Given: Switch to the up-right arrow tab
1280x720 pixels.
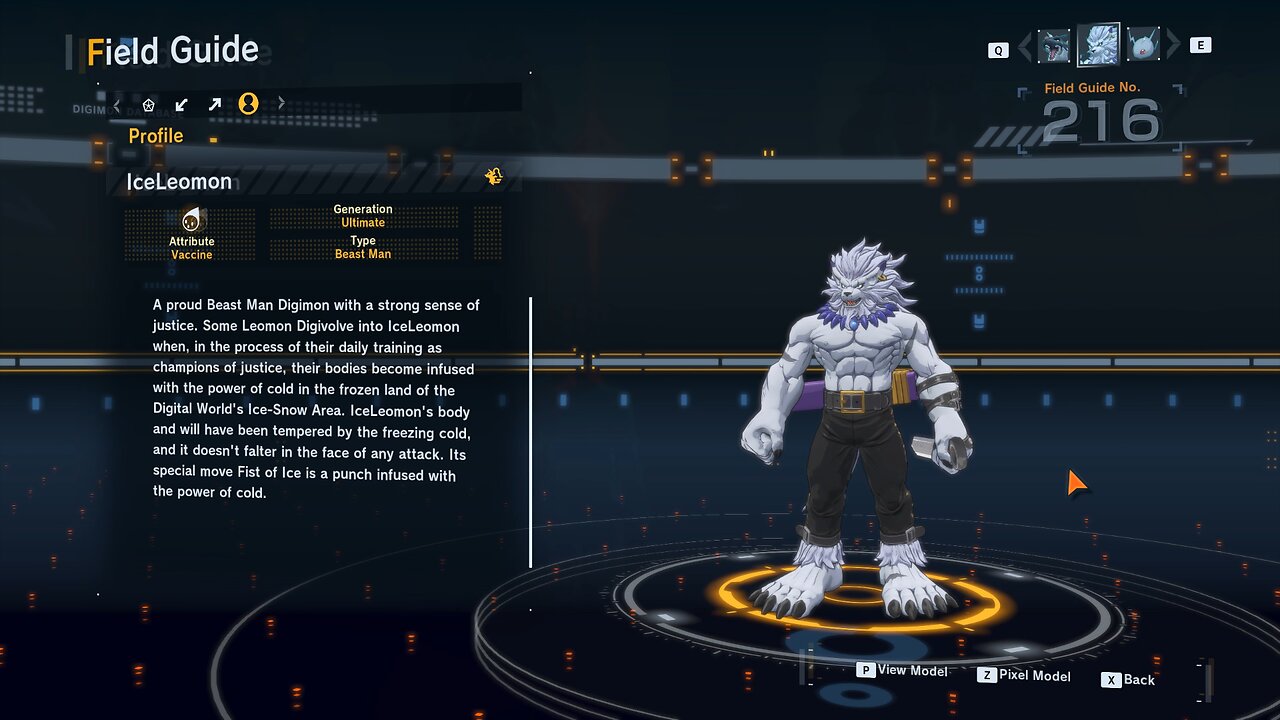Looking at the screenshot, I should (x=214, y=104).
